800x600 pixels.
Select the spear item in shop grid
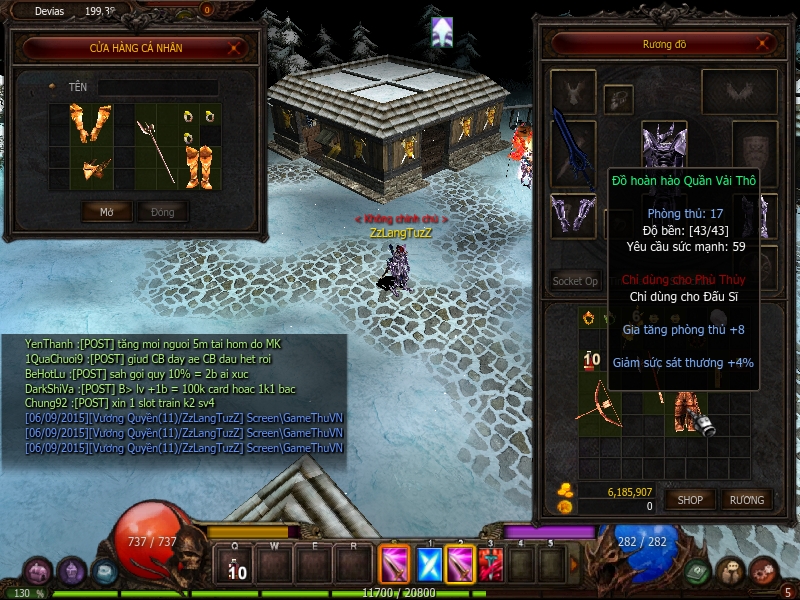coord(154,151)
